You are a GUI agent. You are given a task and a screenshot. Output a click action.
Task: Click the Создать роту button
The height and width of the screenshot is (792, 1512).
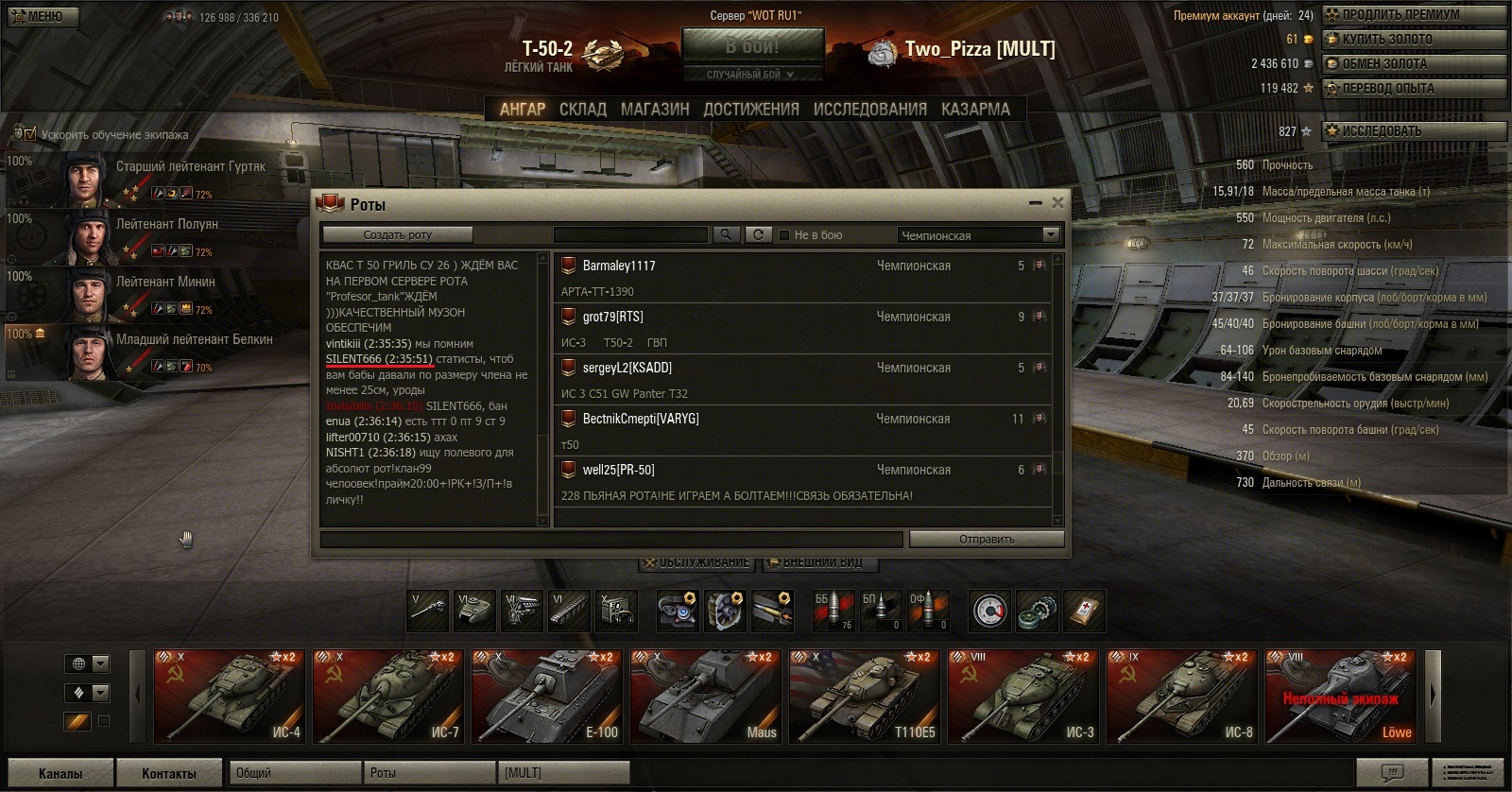tap(397, 234)
